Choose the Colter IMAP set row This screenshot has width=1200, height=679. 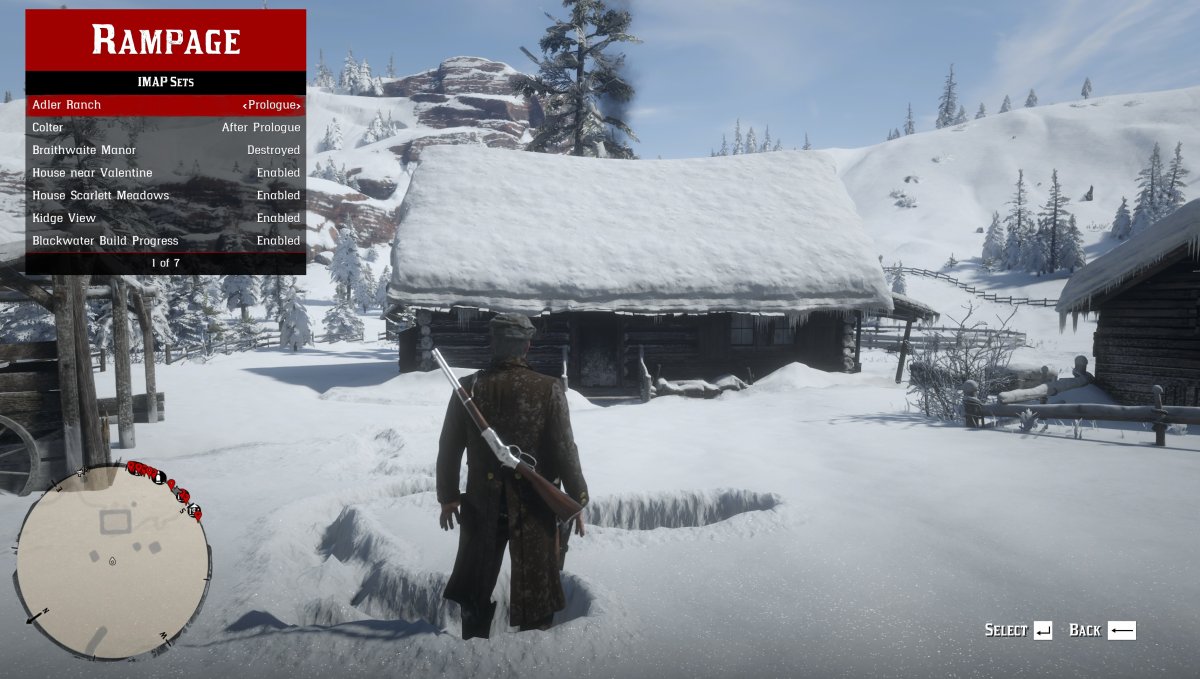[165, 128]
